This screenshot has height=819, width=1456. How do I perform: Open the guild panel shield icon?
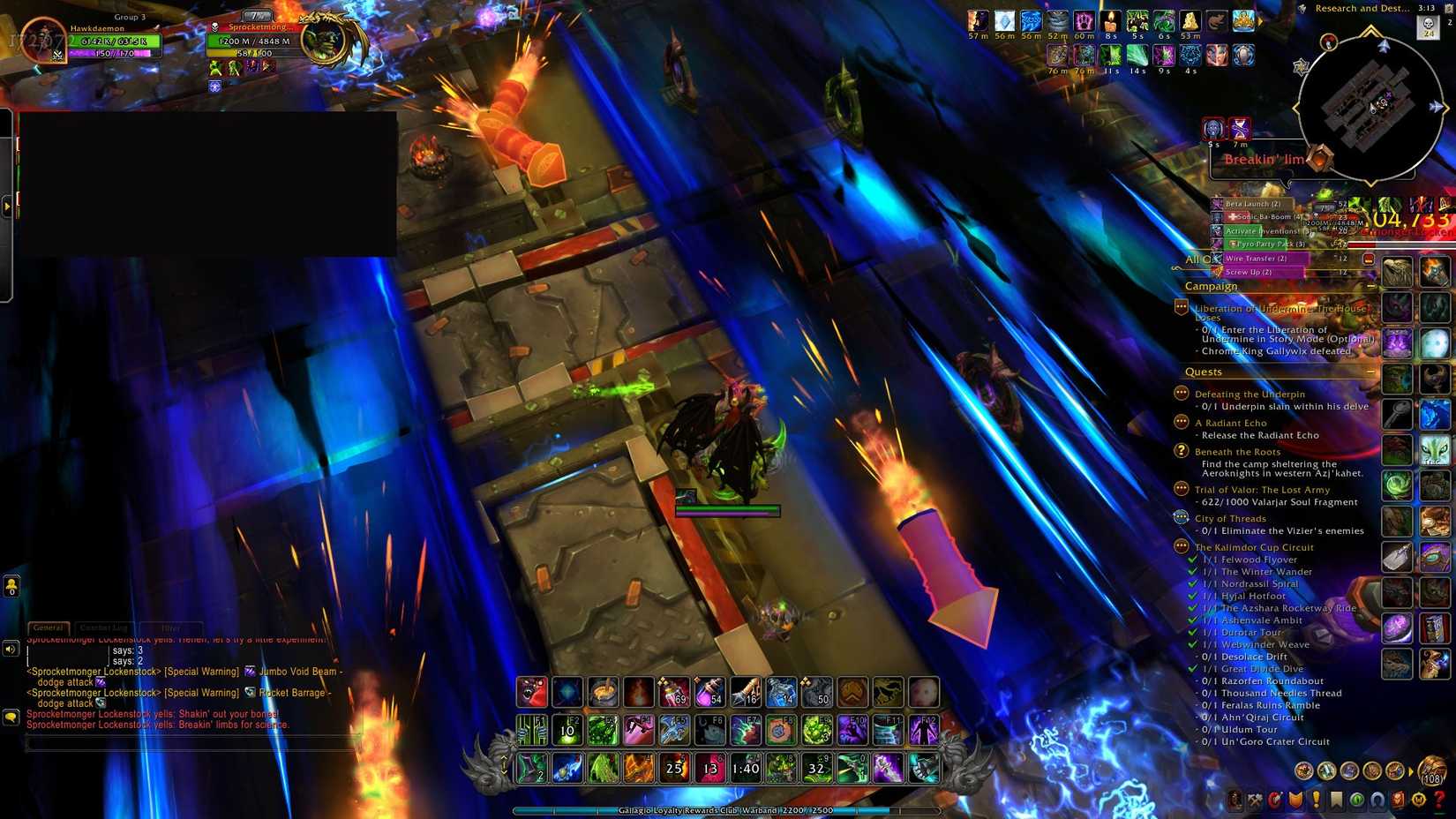tap(1295, 801)
